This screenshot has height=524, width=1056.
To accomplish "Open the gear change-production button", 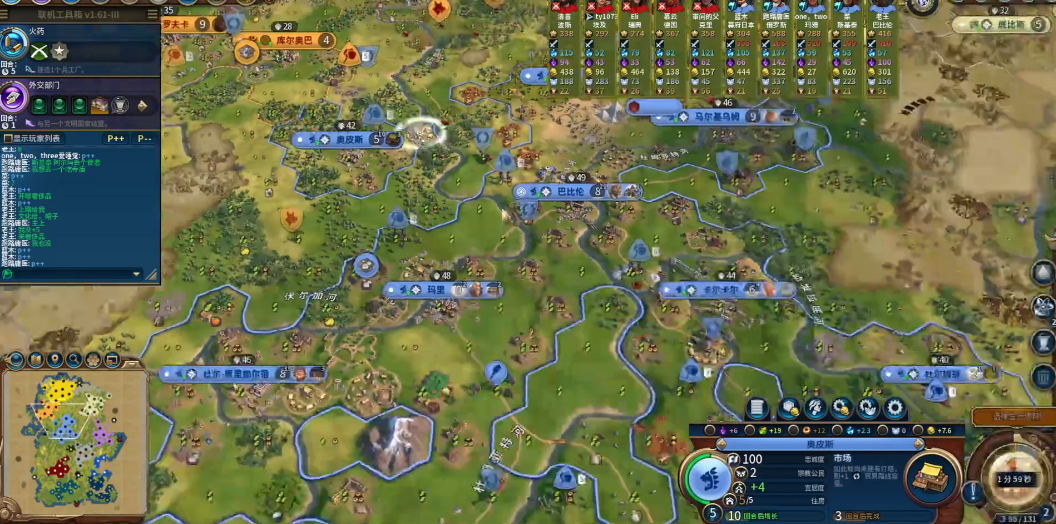I will coord(895,408).
